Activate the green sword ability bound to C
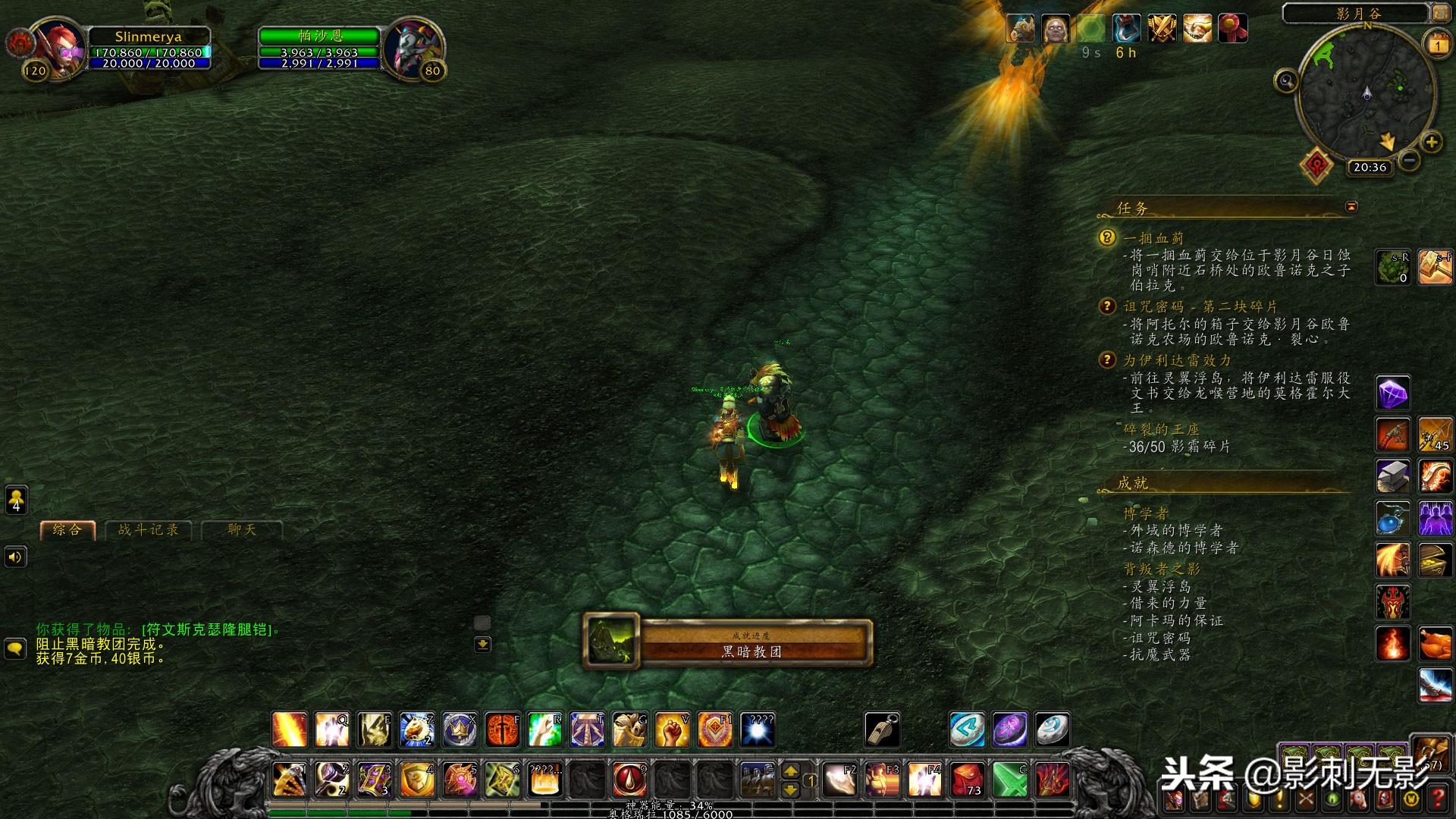The width and height of the screenshot is (1456, 819). [x=1009, y=780]
